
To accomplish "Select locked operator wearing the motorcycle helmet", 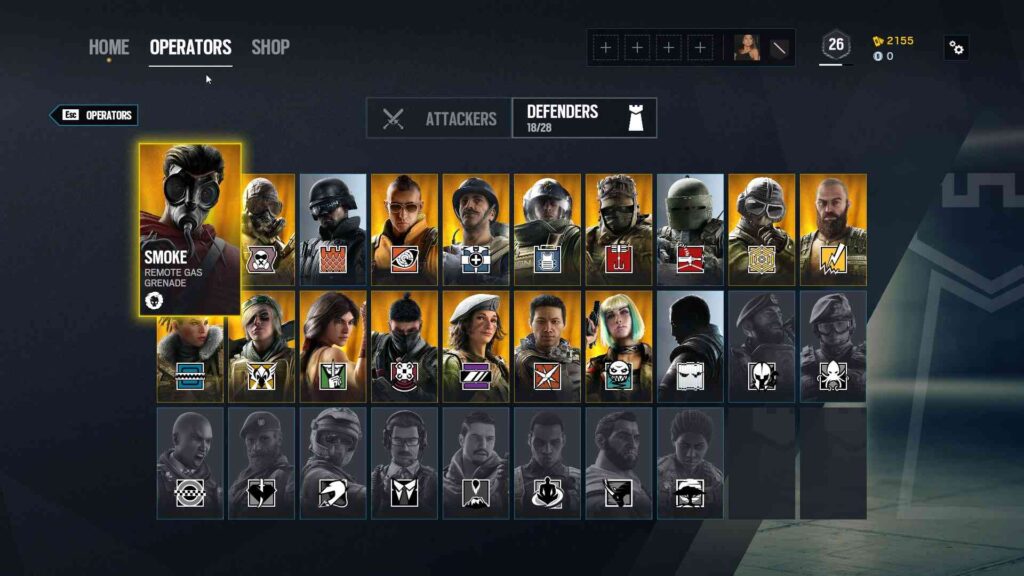I will [x=333, y=462].
